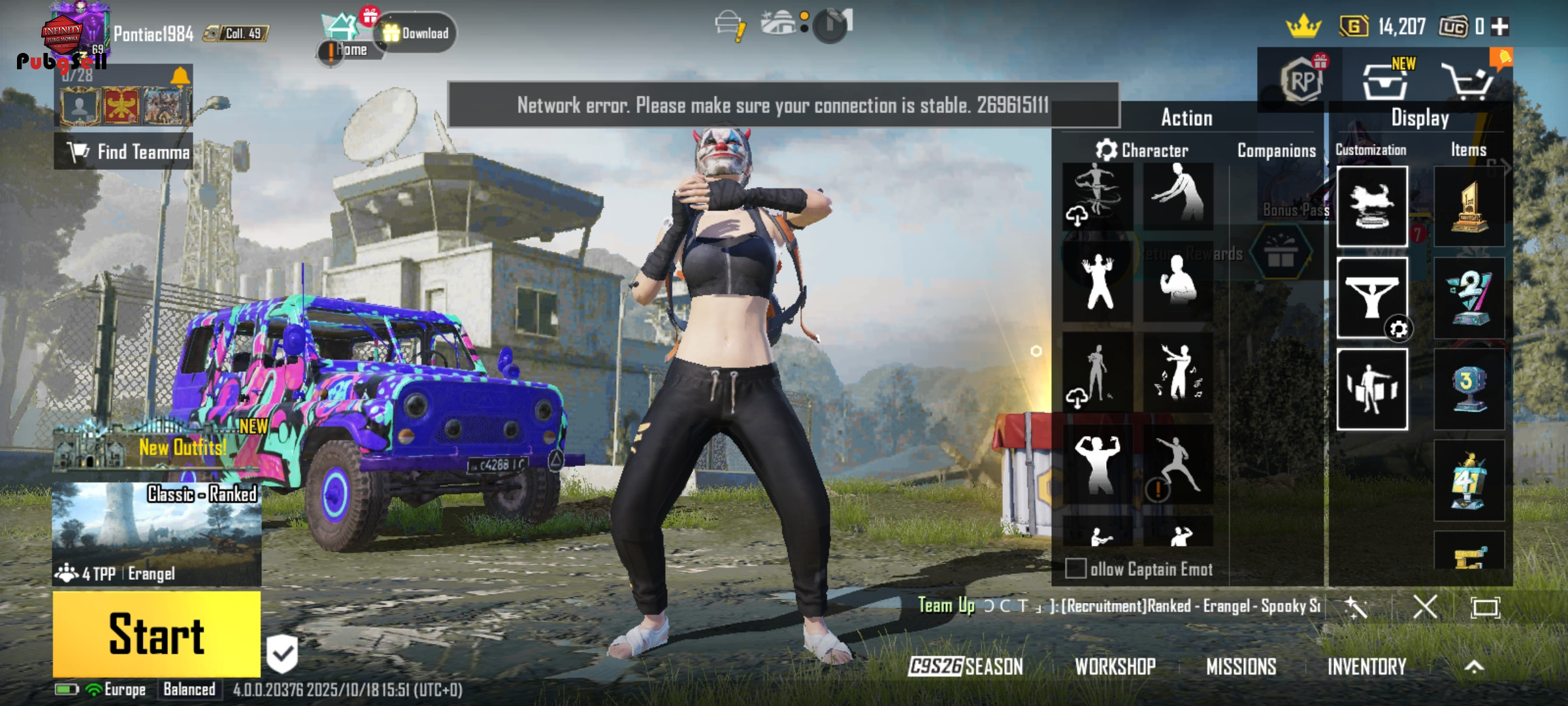Tap the yellow Start button
This screenshot has width=1568, height=706.
(157, 633)
